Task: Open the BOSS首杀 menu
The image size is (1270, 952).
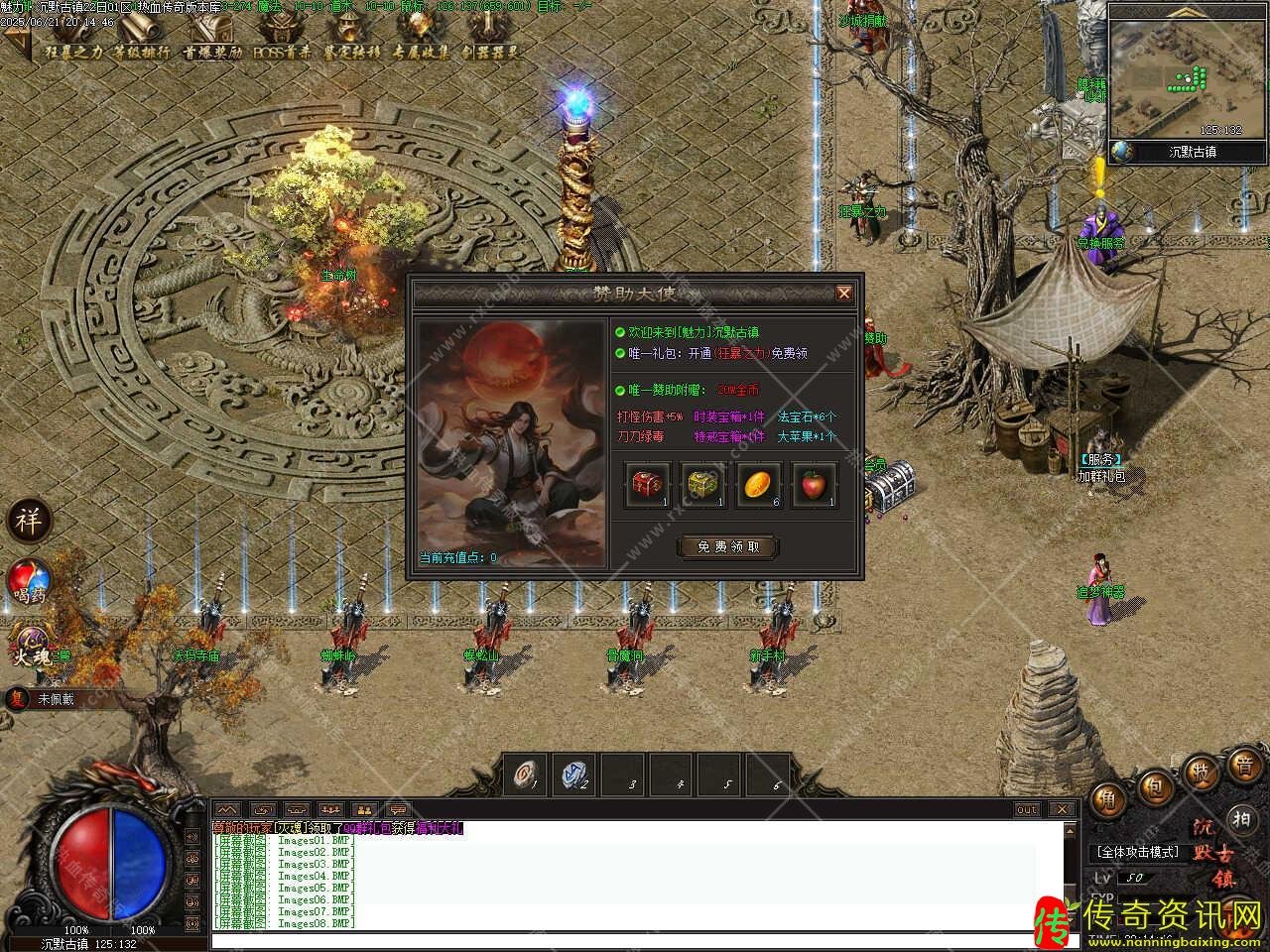Action: 282,52
